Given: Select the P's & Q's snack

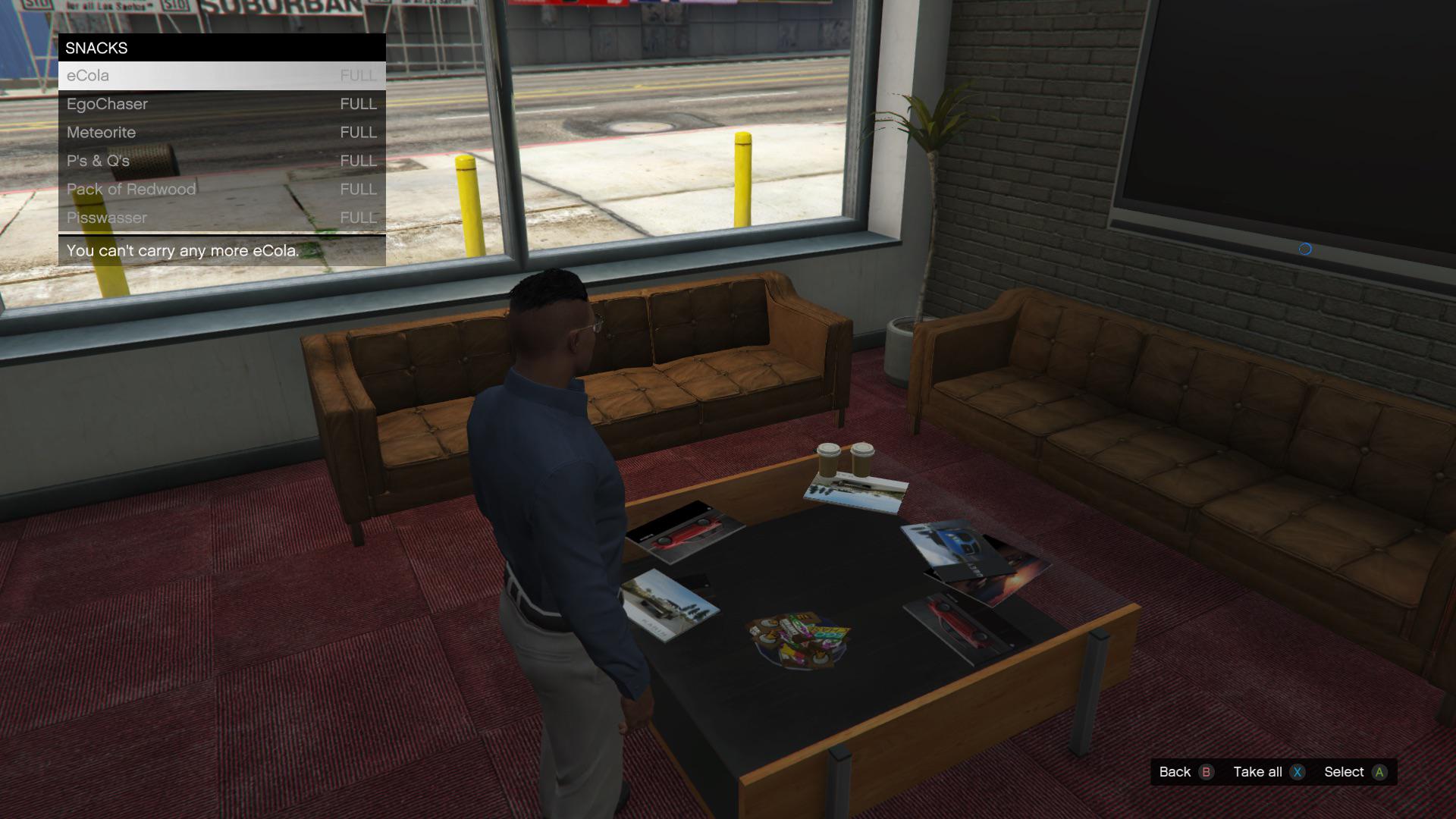Looking at the screenshot, I should tap(96, 161).
